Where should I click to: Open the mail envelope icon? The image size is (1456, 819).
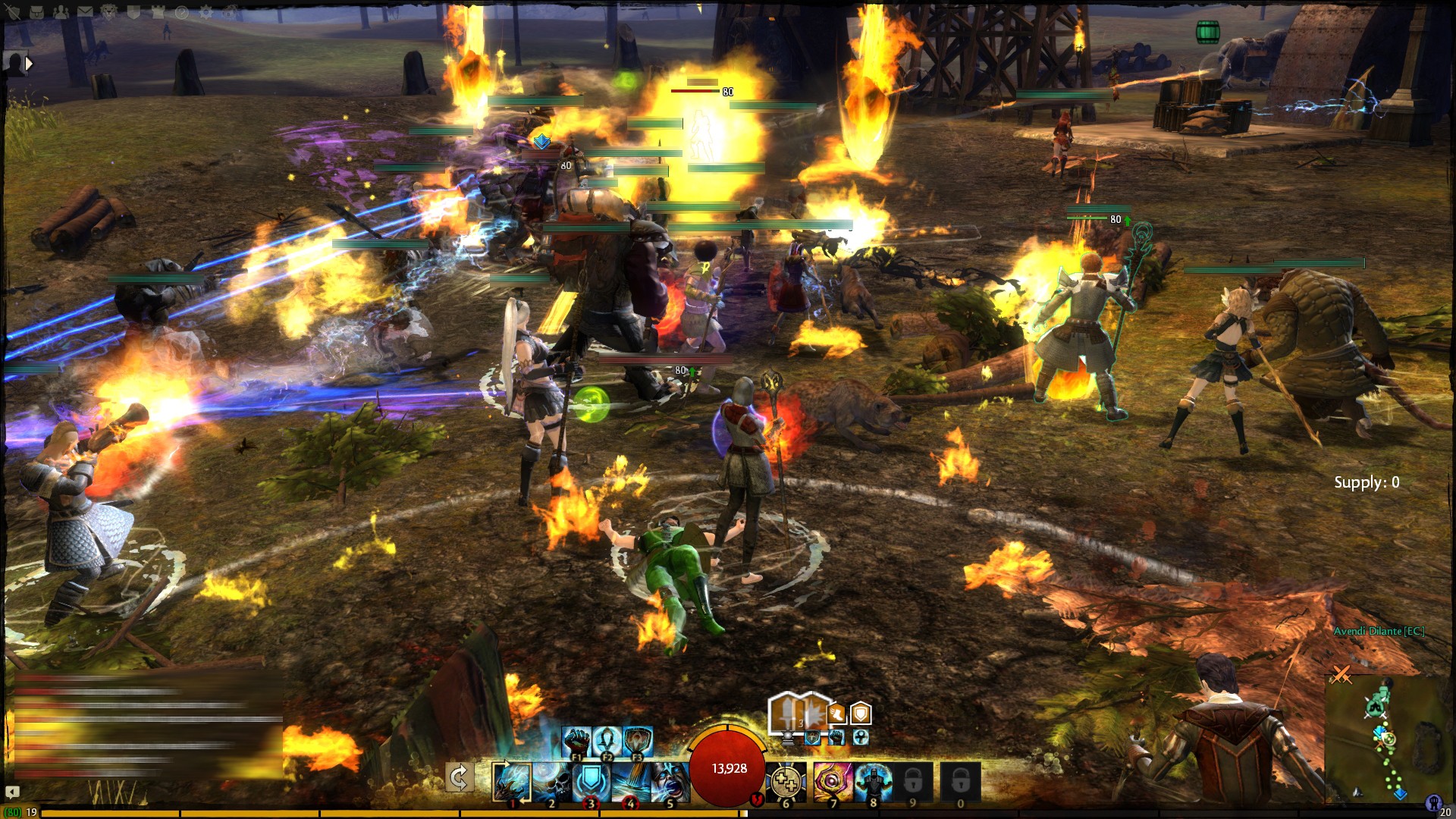[x=85, y=13]
